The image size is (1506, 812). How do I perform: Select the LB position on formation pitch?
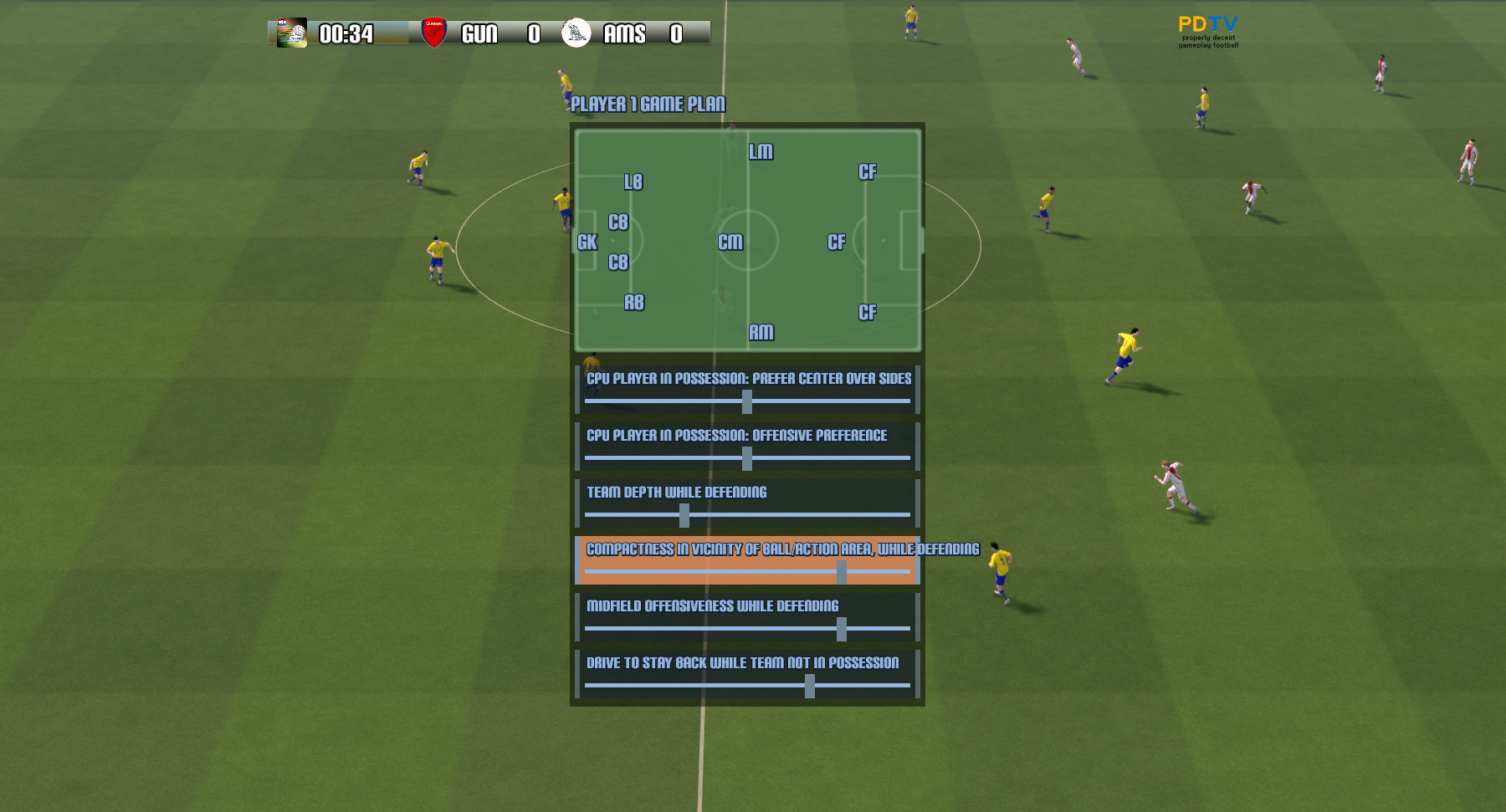(x=633, y=182)
